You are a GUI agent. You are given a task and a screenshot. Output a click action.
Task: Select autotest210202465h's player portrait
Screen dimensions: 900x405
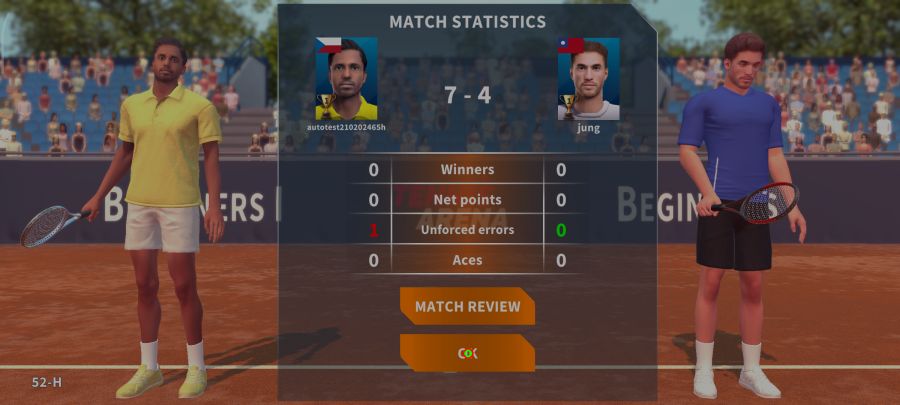[x=346, y=79]
